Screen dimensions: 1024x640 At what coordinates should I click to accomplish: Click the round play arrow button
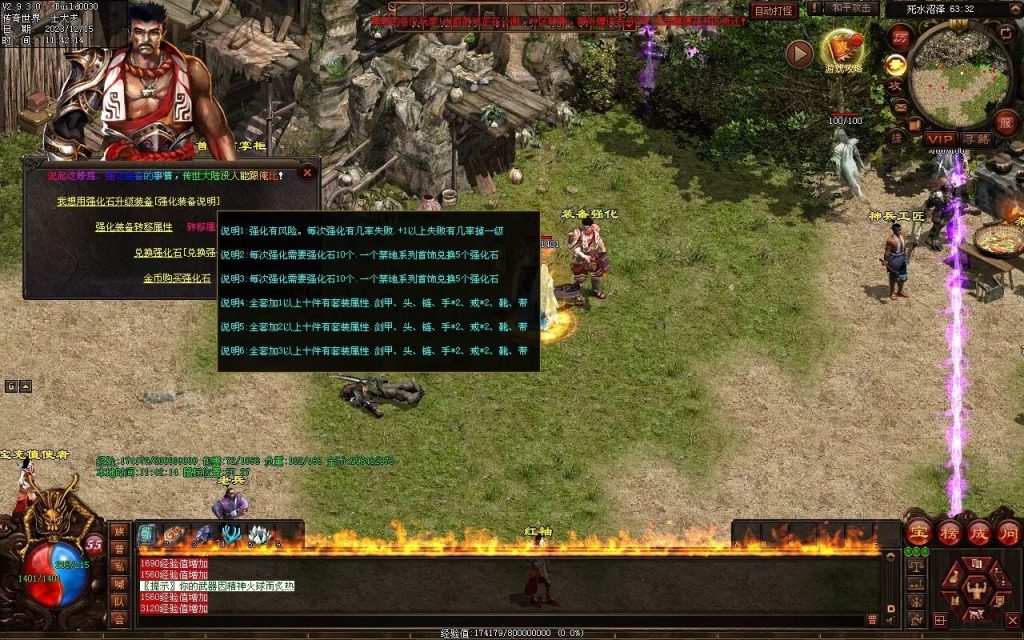[799, 54]
